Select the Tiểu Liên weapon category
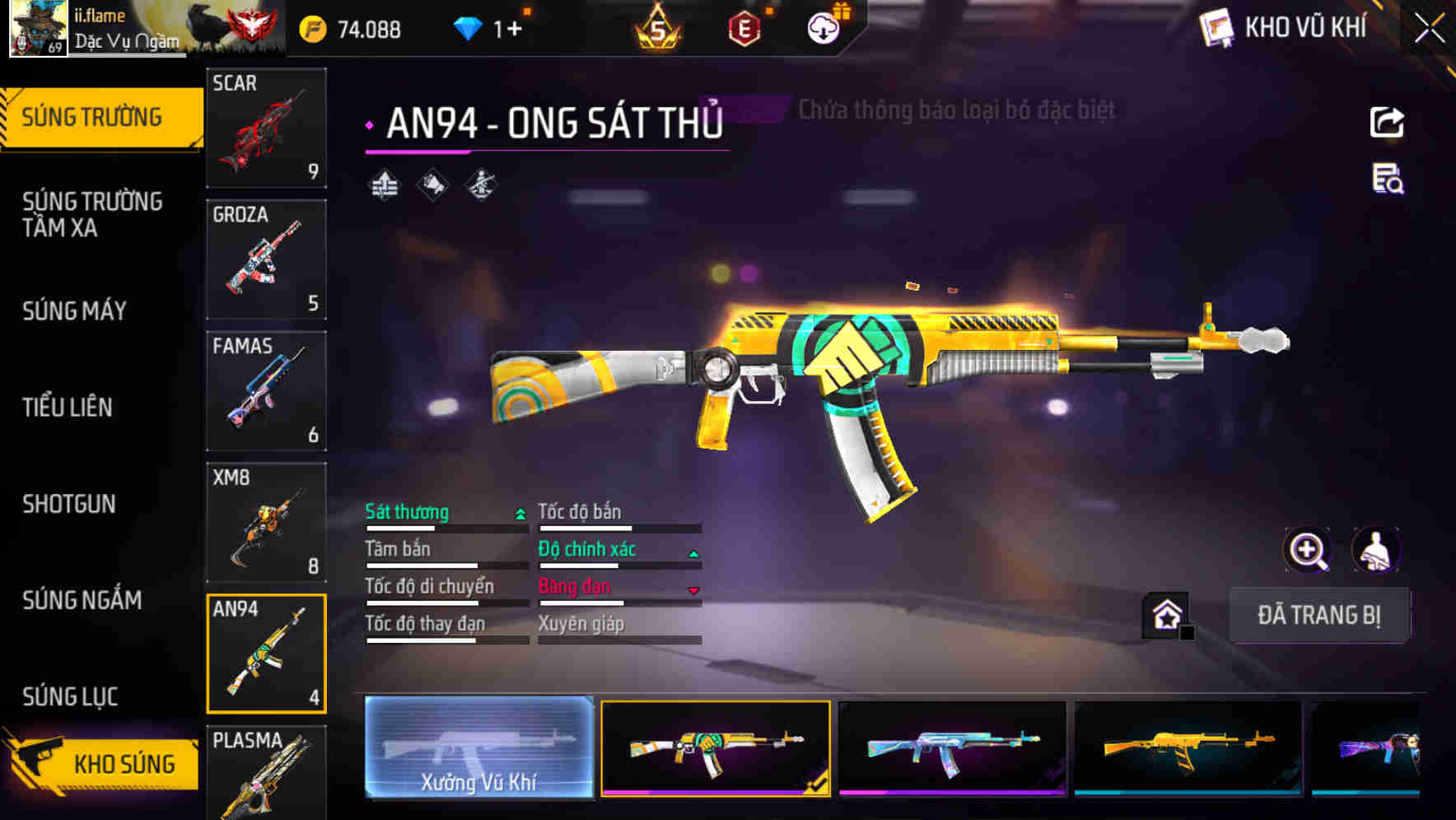Image resolution: width=1456 pixels, height=820 pixels. (x=68, y=407)
